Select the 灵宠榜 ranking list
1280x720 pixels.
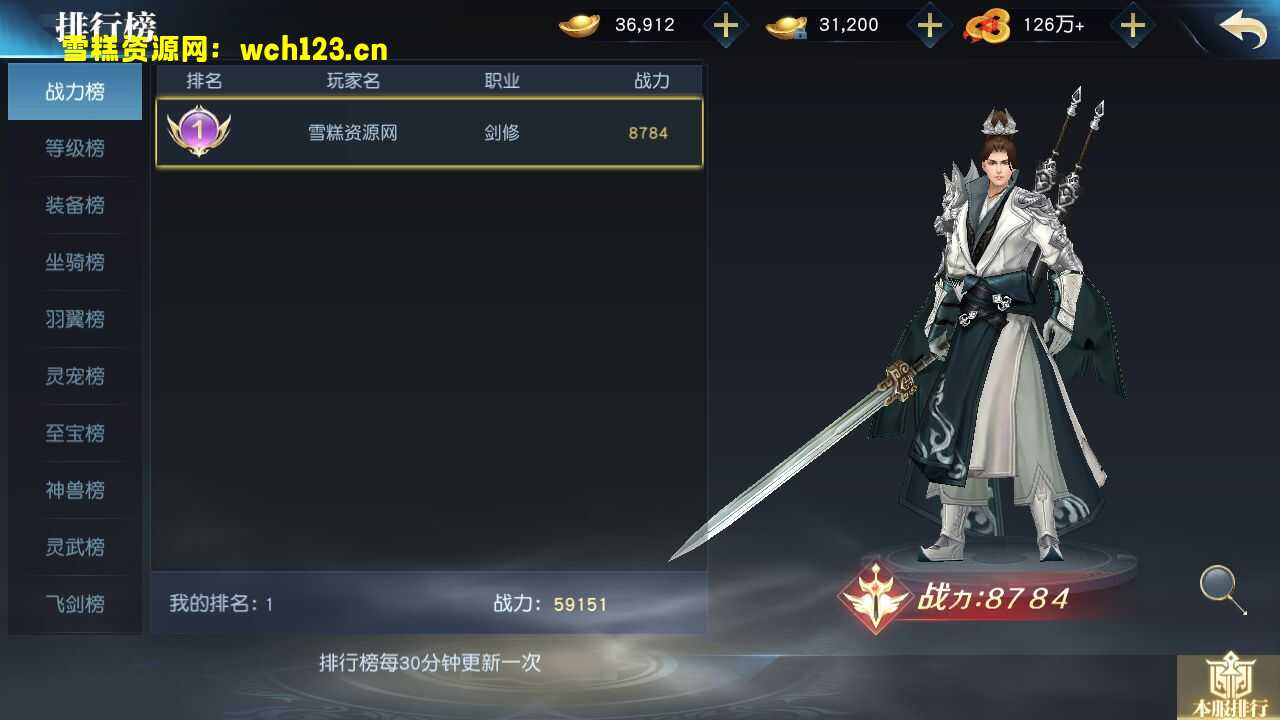74,376
